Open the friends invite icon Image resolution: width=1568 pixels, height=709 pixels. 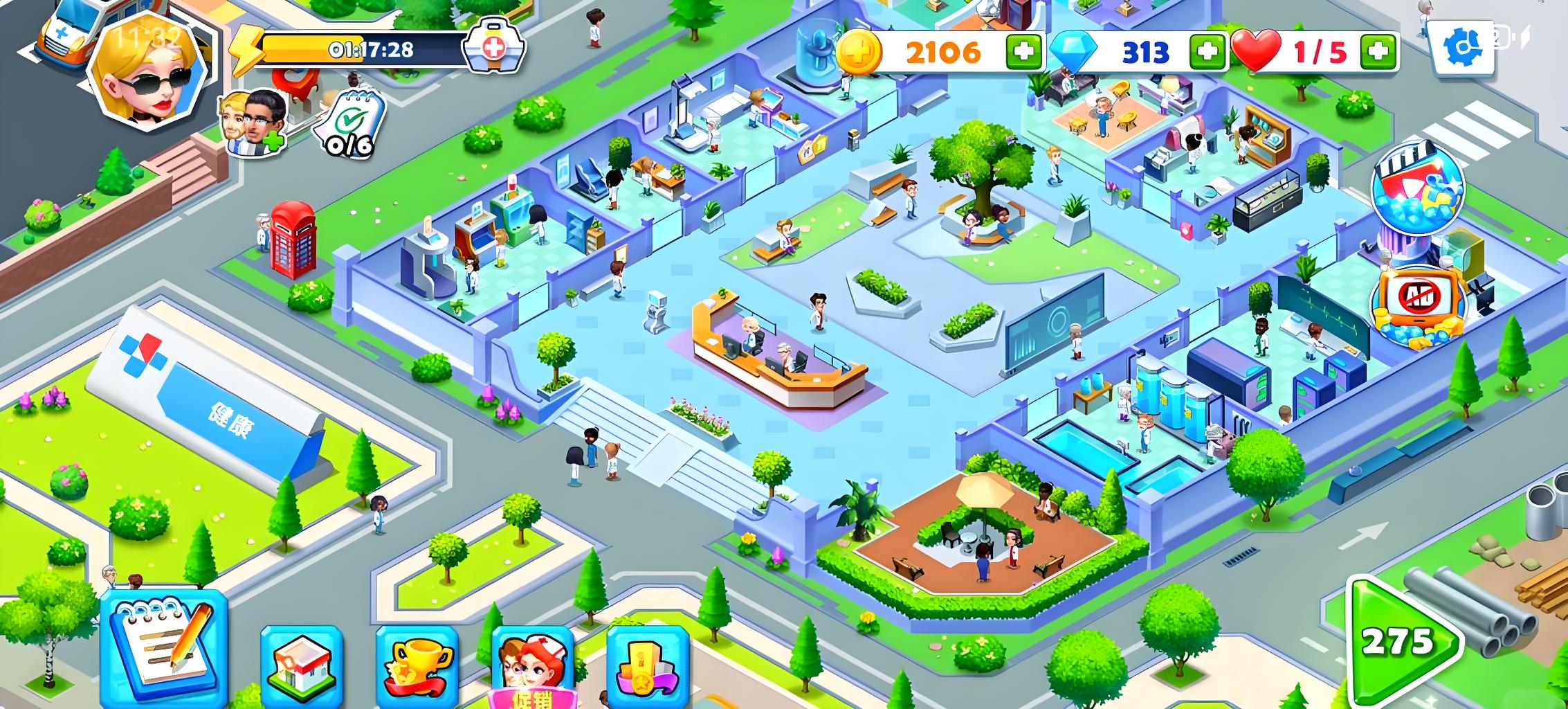pyautogui.click(x=253, y=123)
